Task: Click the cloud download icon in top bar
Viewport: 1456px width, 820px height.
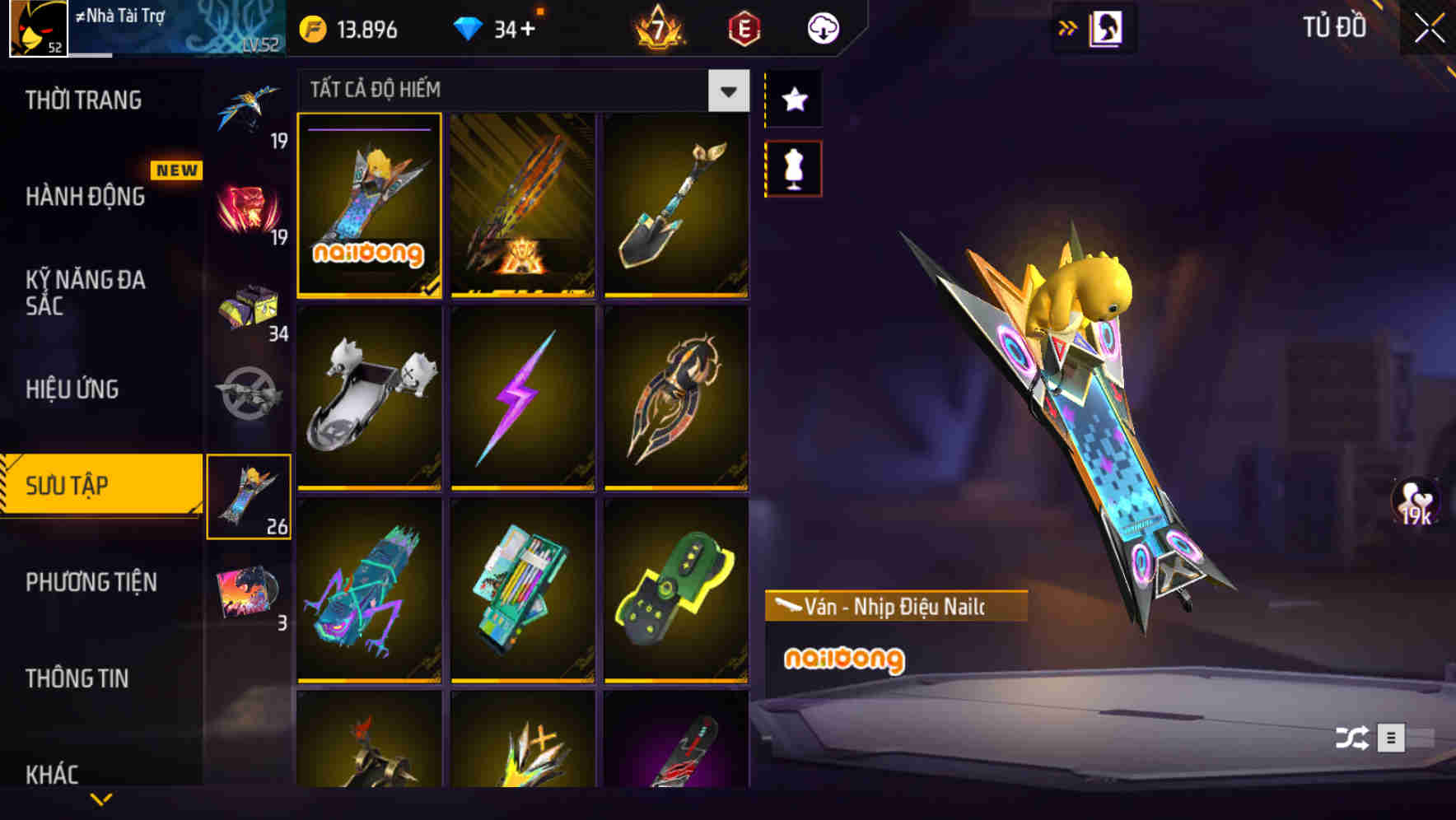Action: (x=821, y=27)
